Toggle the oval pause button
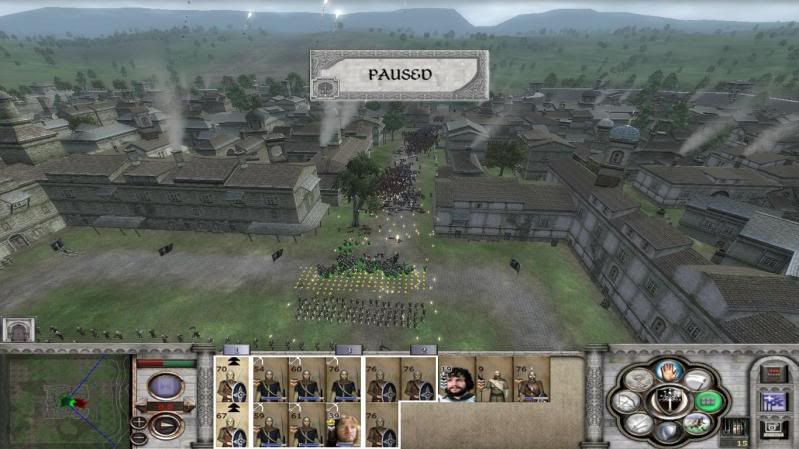799x449 pixels. click(166, 387)
